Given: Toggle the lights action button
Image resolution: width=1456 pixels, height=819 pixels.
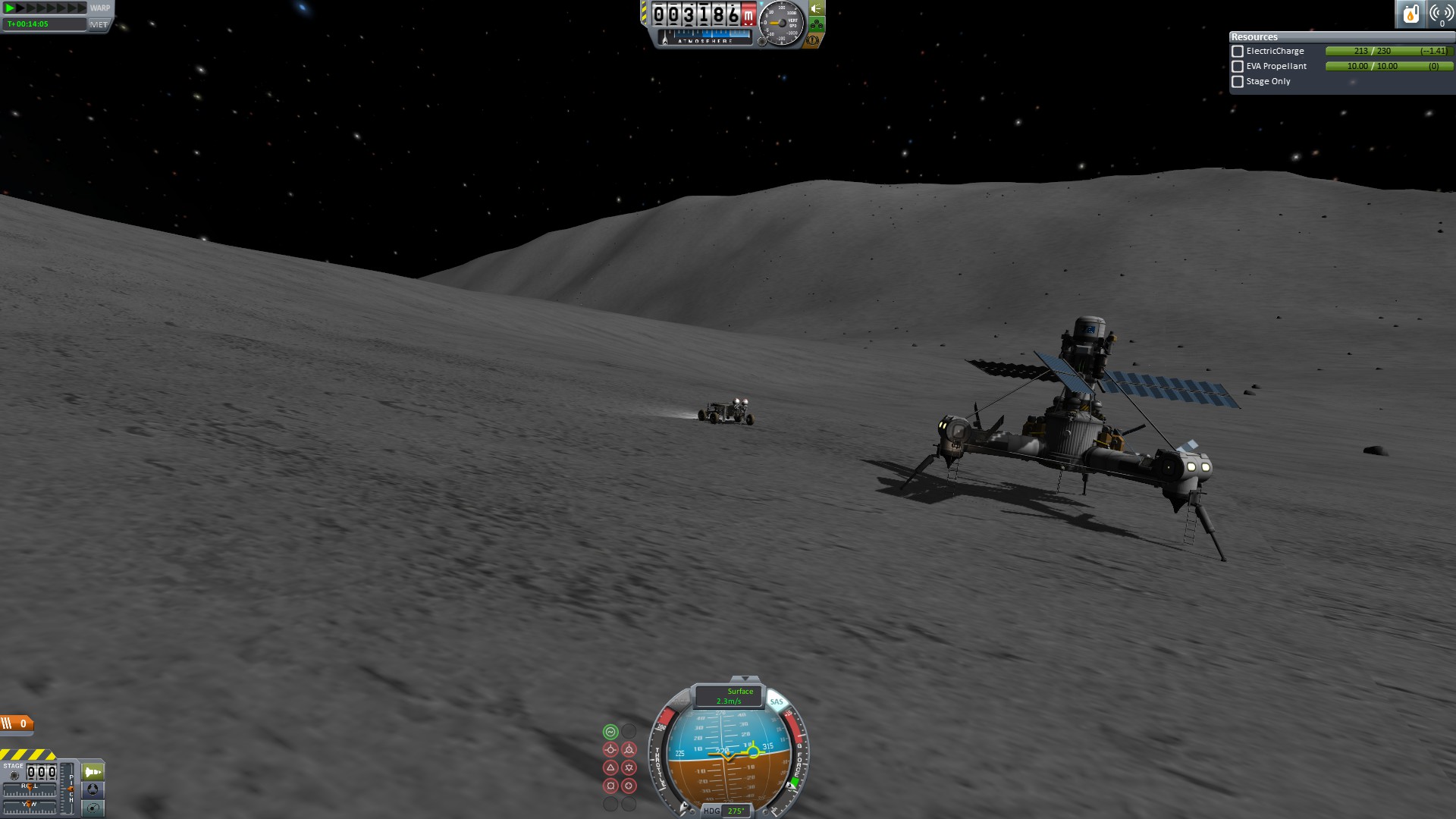Looking at the screenshot, I should coord(817,9).
